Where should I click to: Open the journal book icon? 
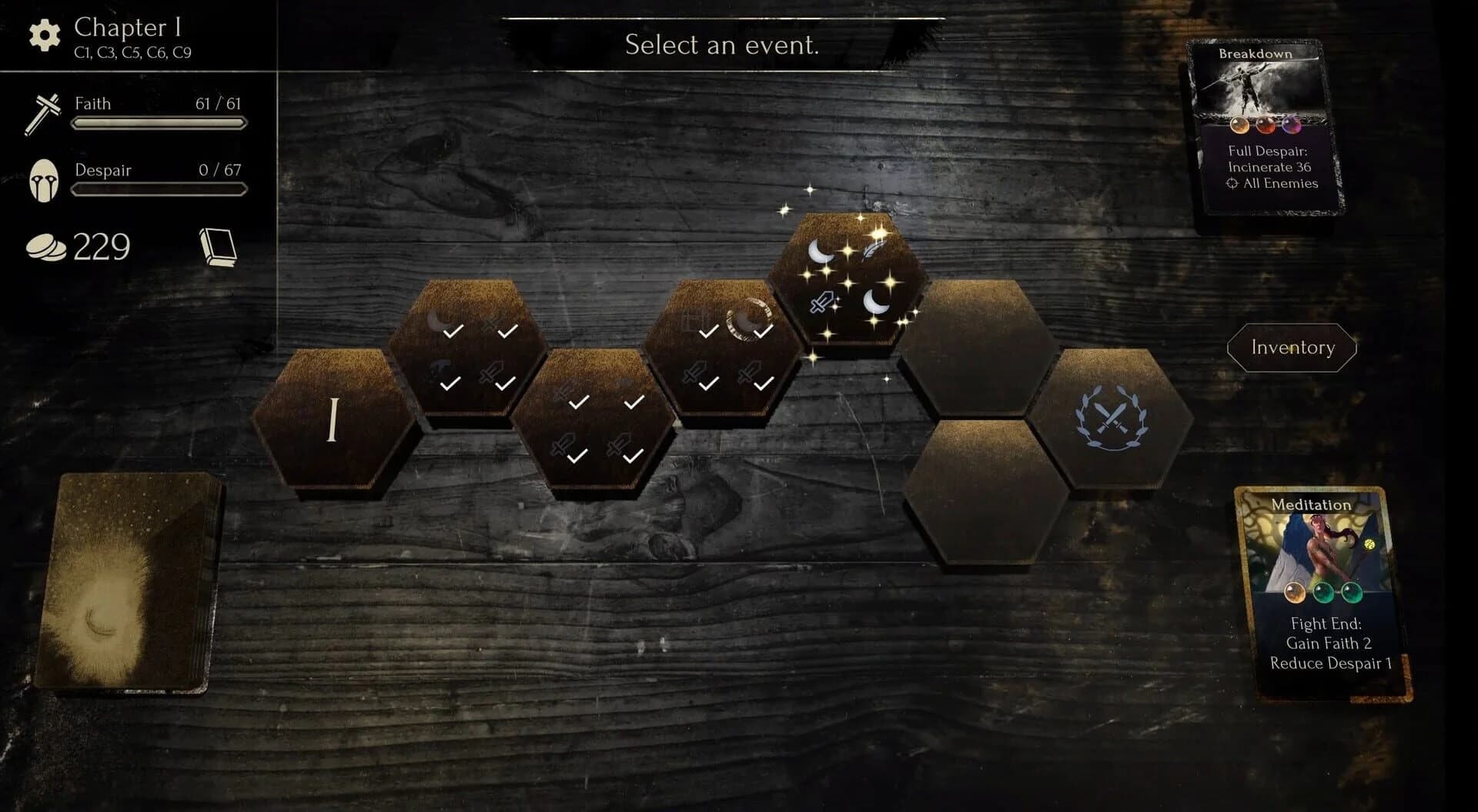(219, 245)
